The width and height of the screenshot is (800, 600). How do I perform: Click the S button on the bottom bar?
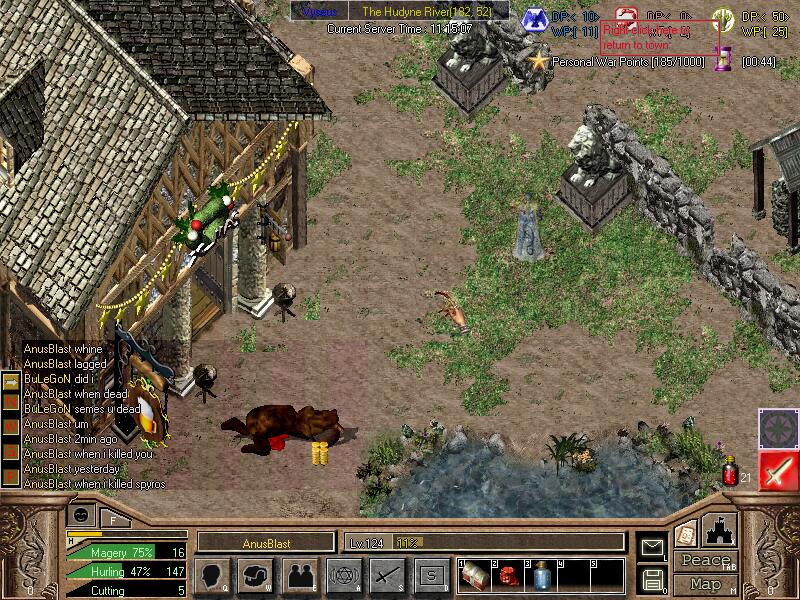[x=431, y=575]
